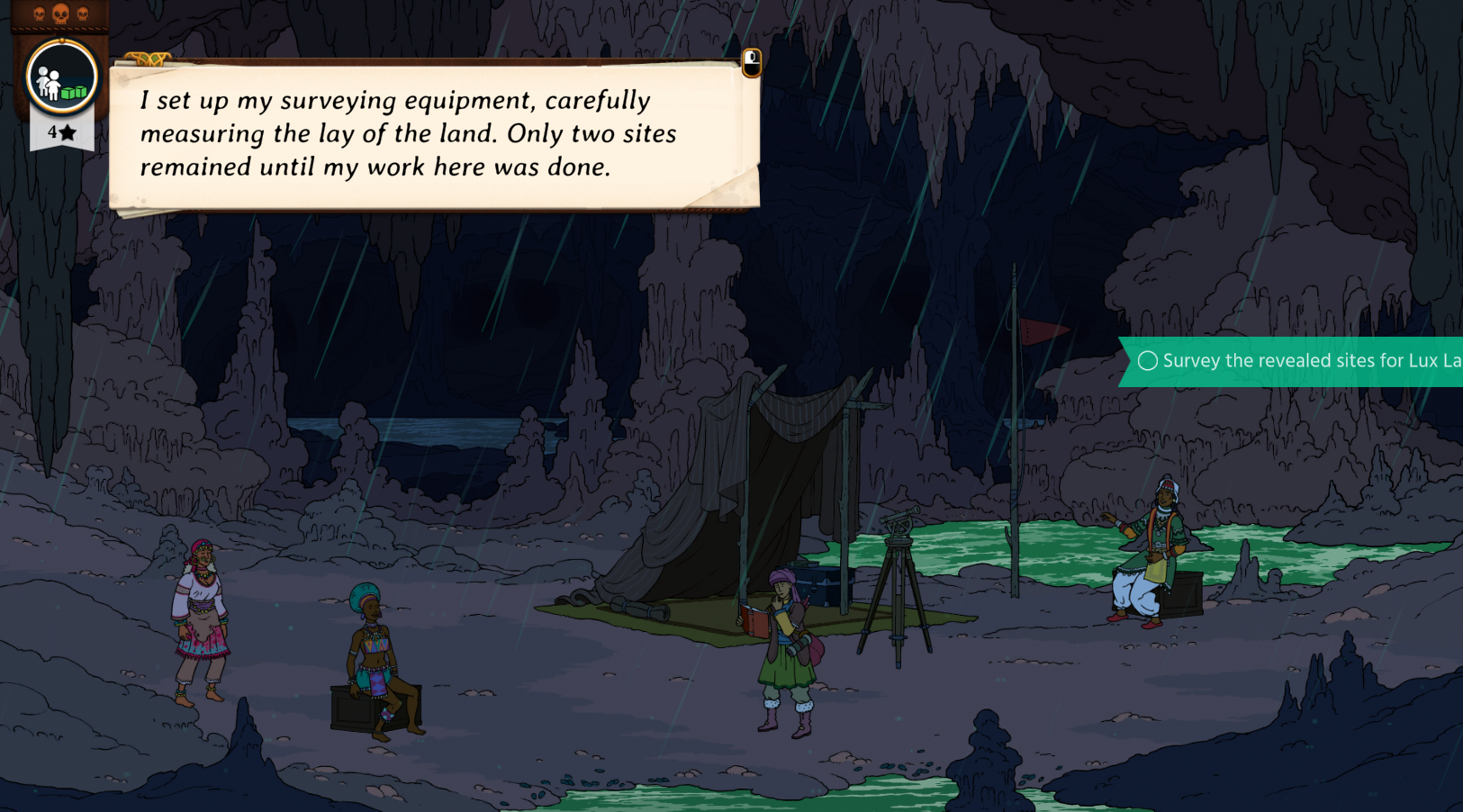Select the circular crew and supplies emblem
Viewport: 1463px width, 812px height.
[61, 78]
